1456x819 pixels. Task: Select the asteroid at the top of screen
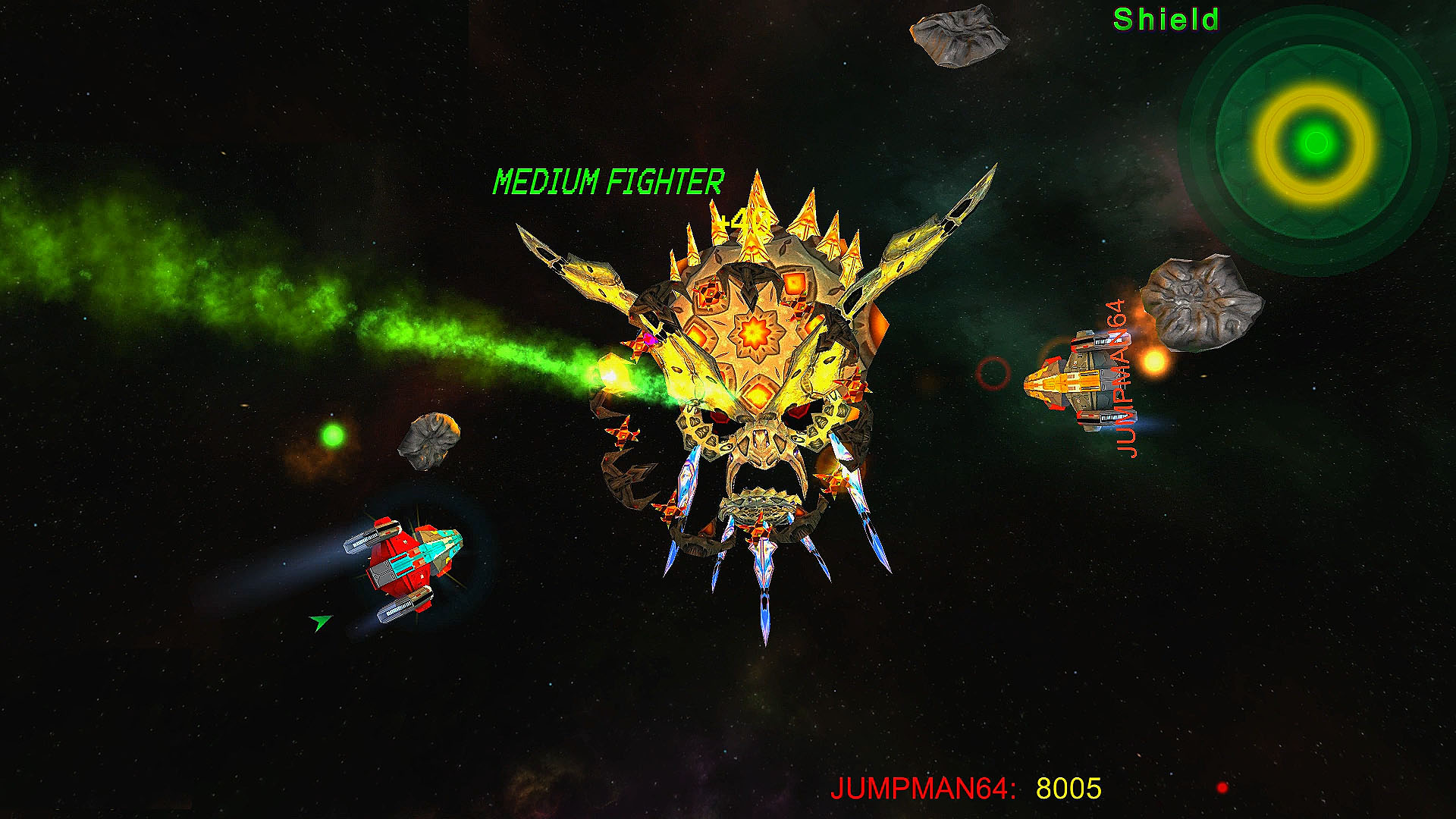click(959, 38)
